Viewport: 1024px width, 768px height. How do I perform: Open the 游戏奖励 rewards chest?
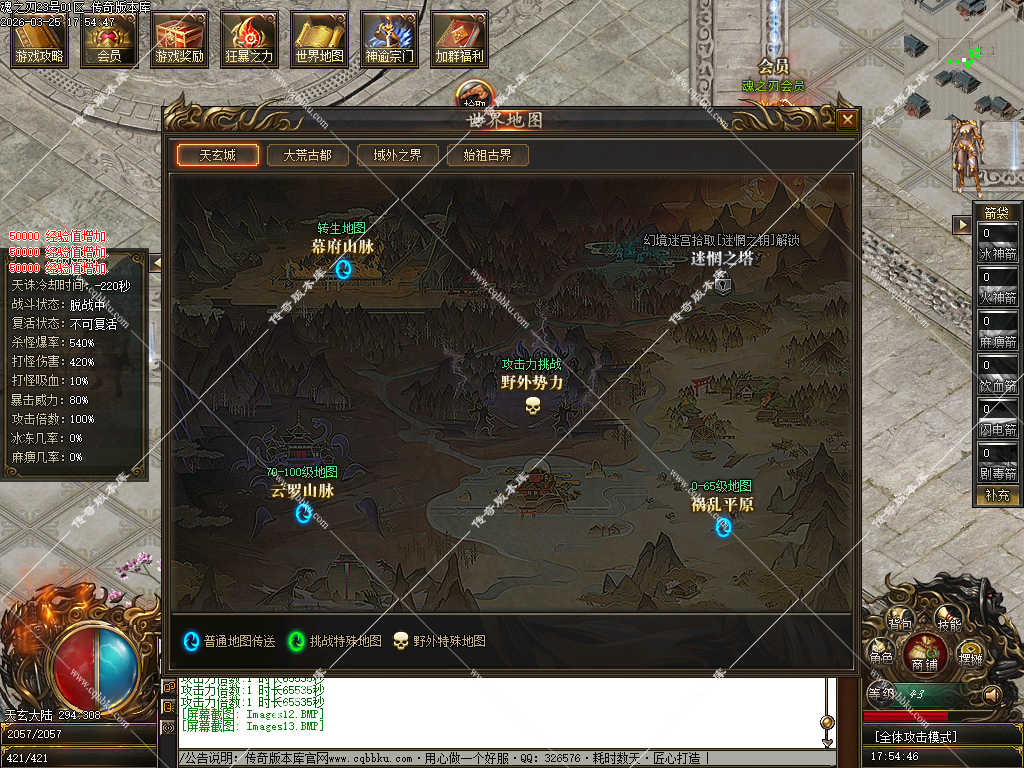(179, 39)
